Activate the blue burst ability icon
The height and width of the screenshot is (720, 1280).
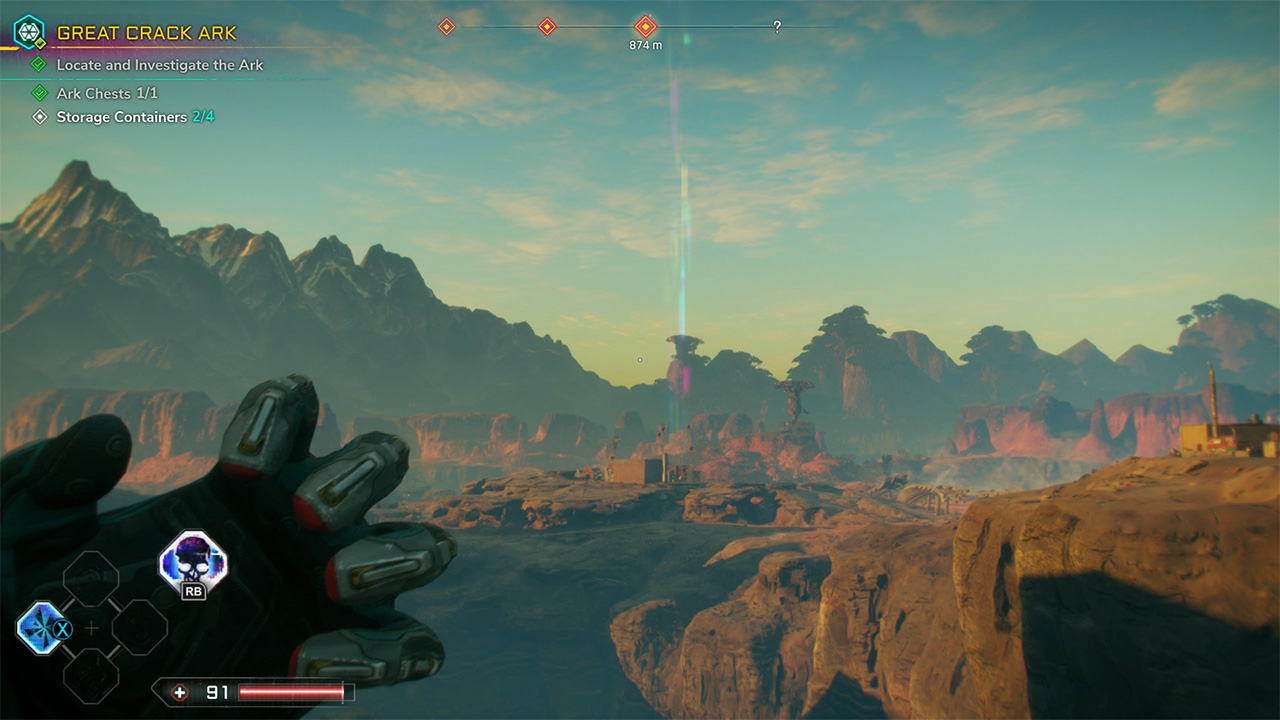point(42,628)
